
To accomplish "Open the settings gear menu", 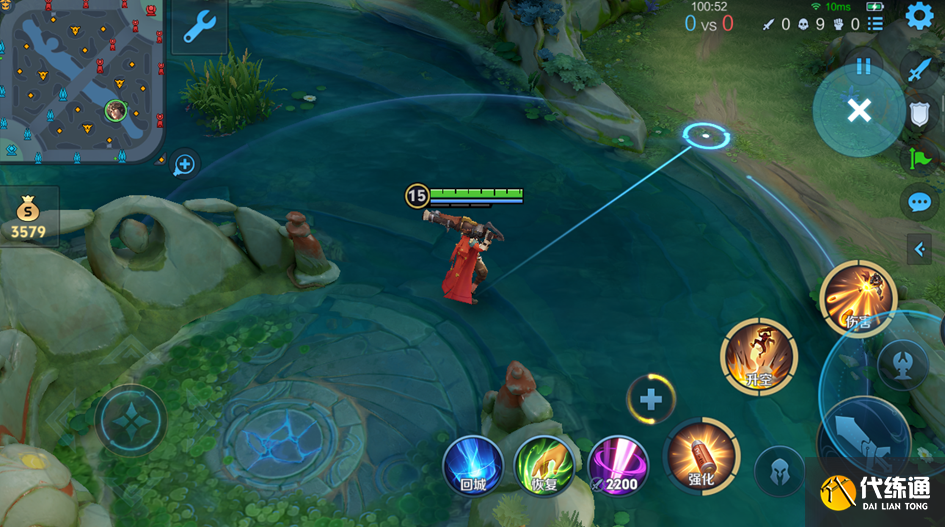I will (x=919, y=17).
